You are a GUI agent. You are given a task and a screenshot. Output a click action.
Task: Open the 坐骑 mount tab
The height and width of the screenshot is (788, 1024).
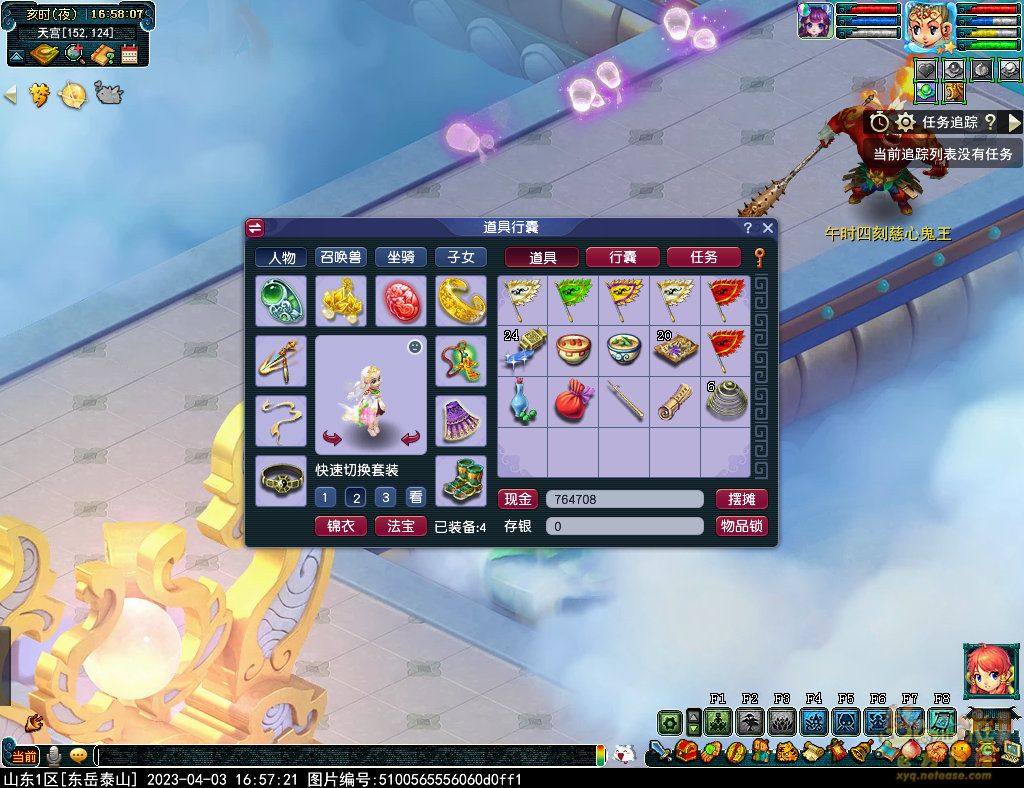[x=401, y=257]
